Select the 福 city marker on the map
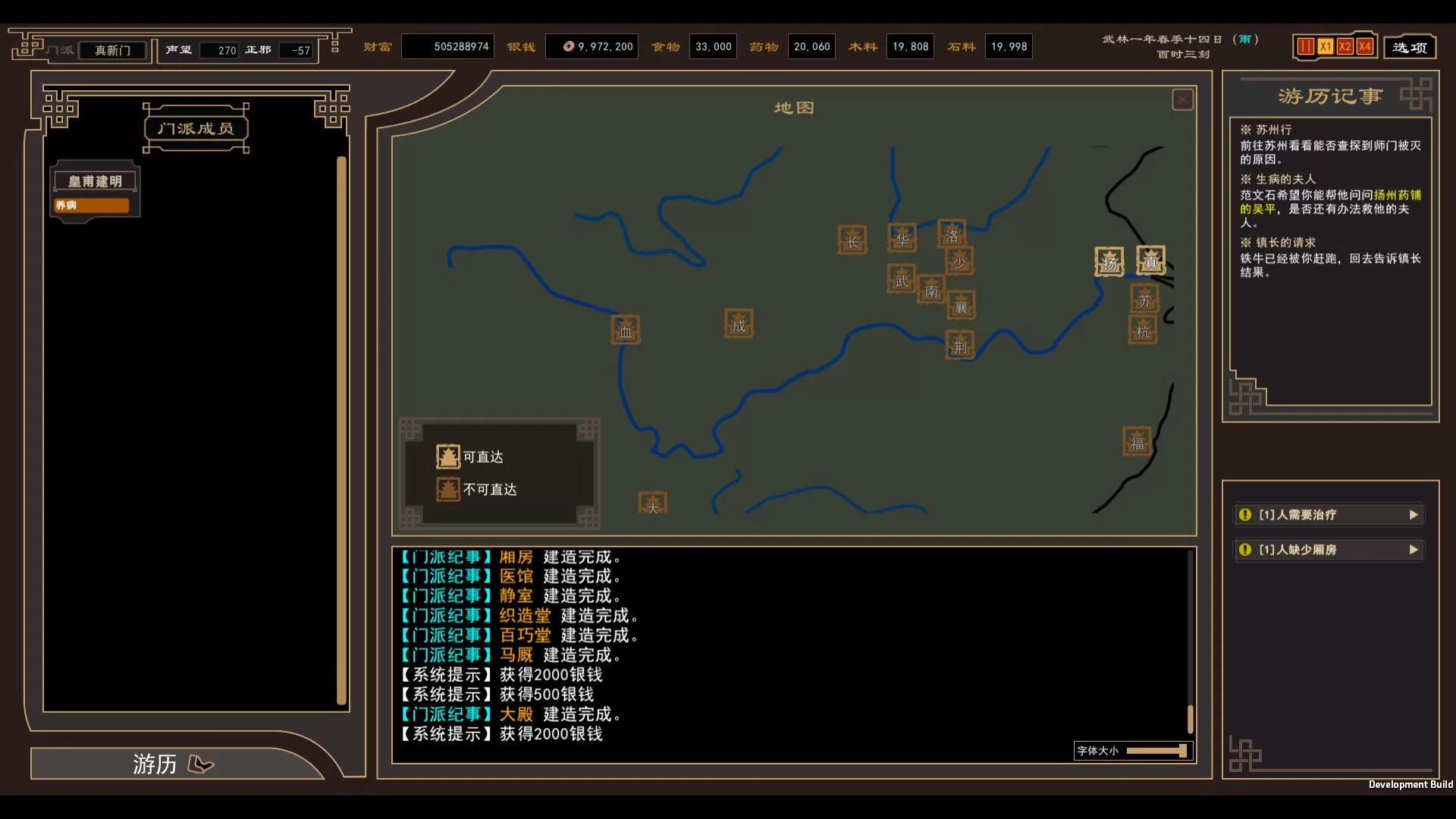The height and width of the screenshot is (819, 1456). click(1137, 442)
